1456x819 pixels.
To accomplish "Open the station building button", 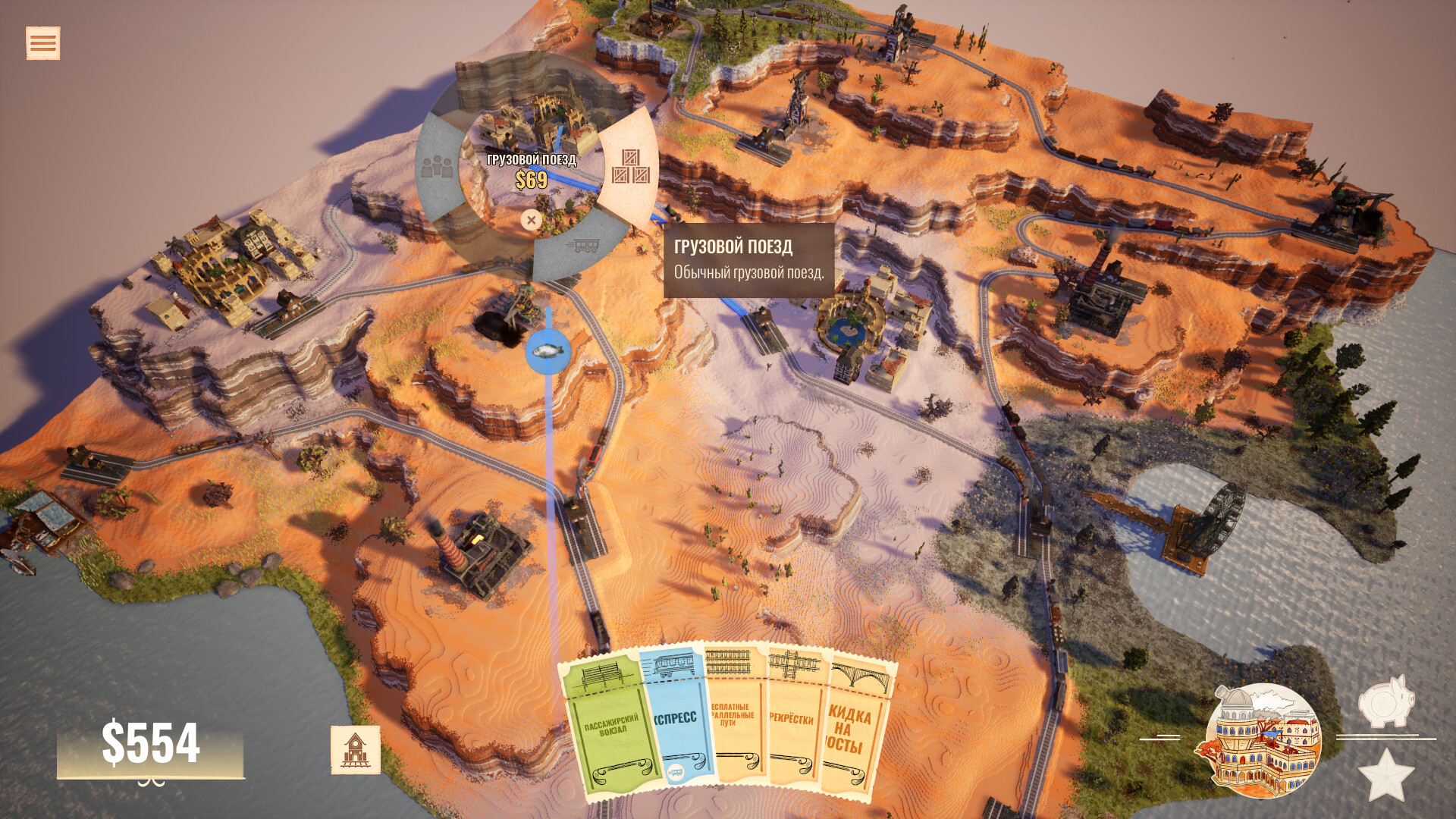I will [x=355, y=750].
